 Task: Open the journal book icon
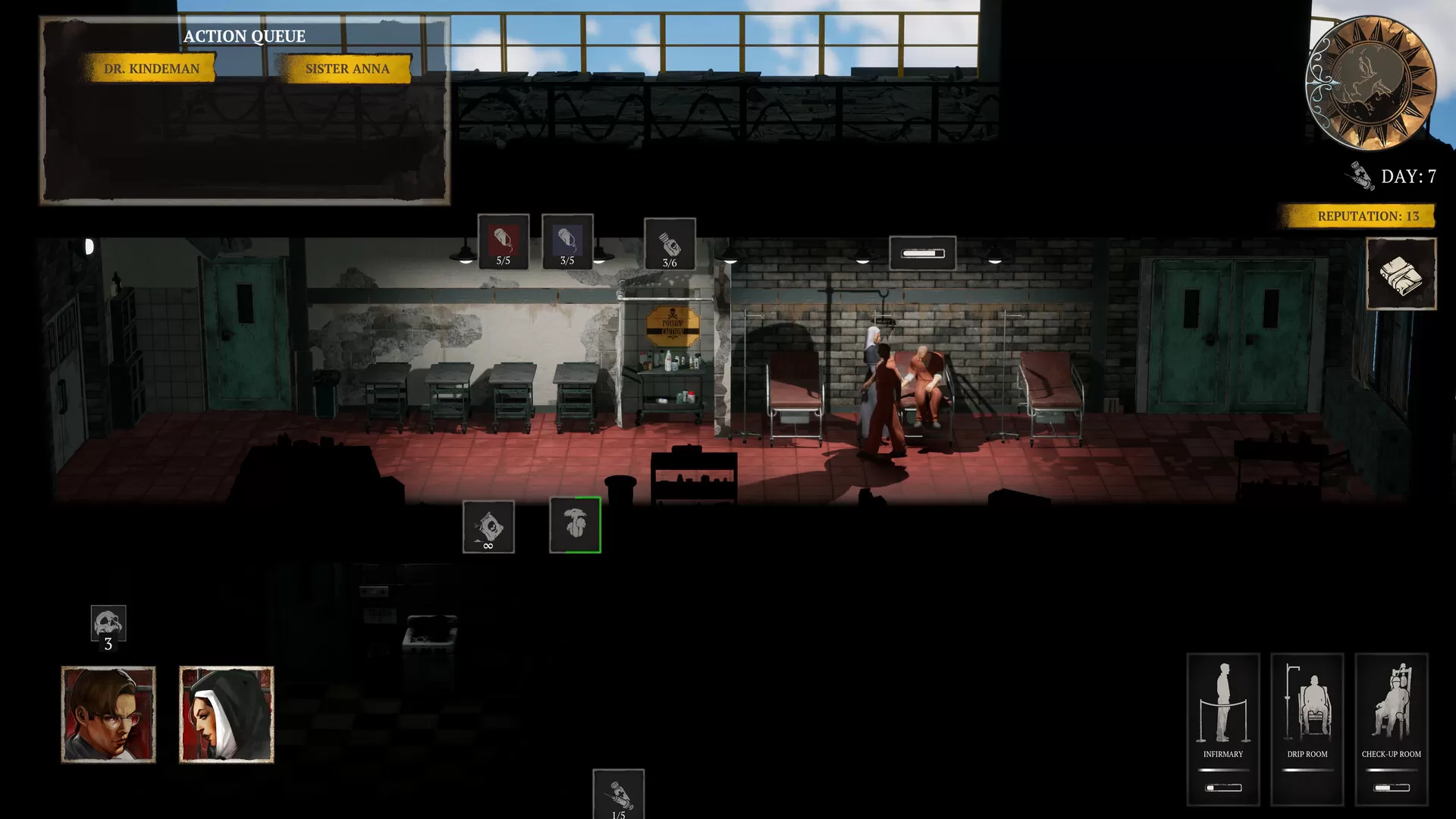click(1401, 274)
